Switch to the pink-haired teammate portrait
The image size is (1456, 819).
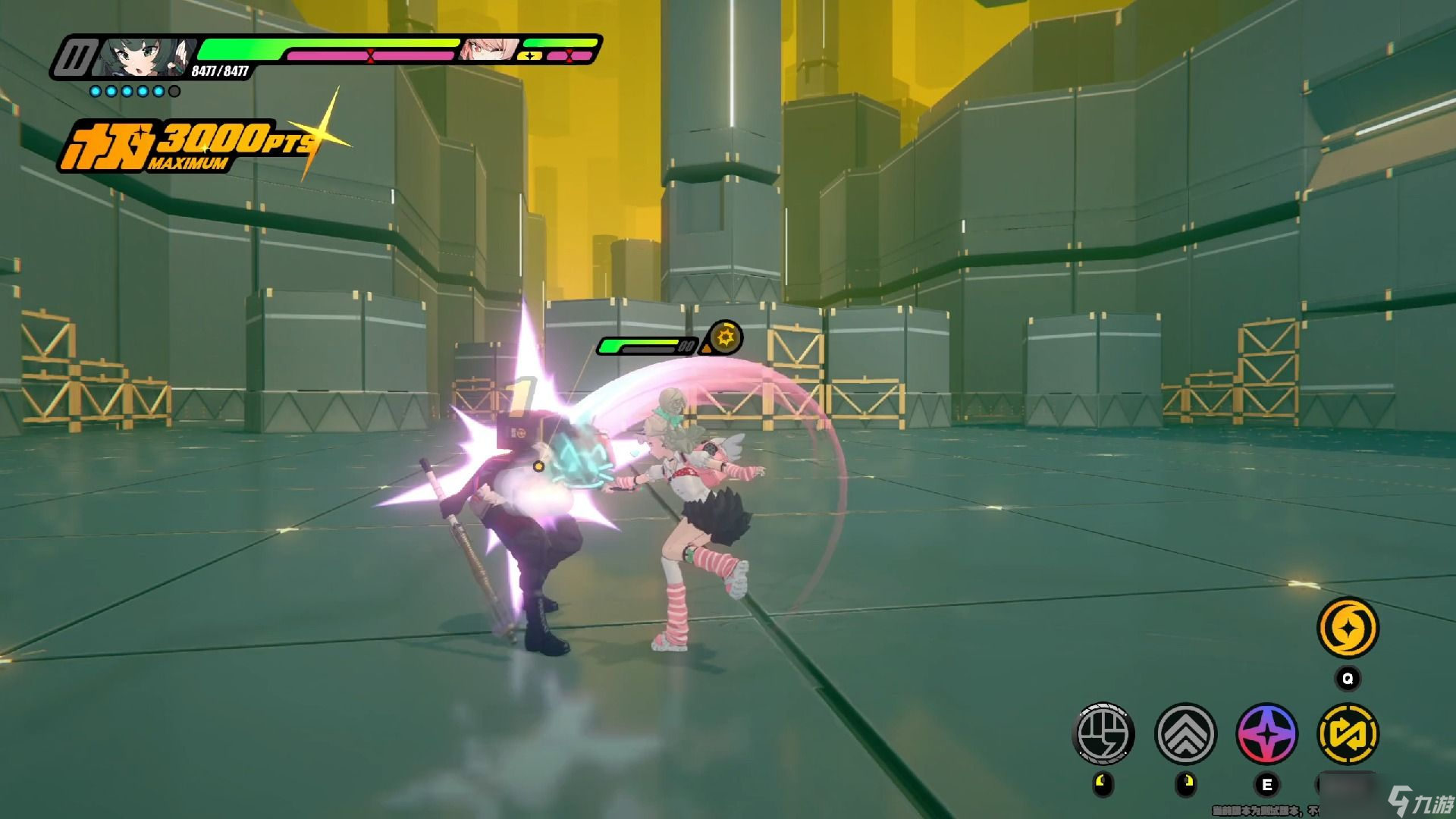[490, 49]
